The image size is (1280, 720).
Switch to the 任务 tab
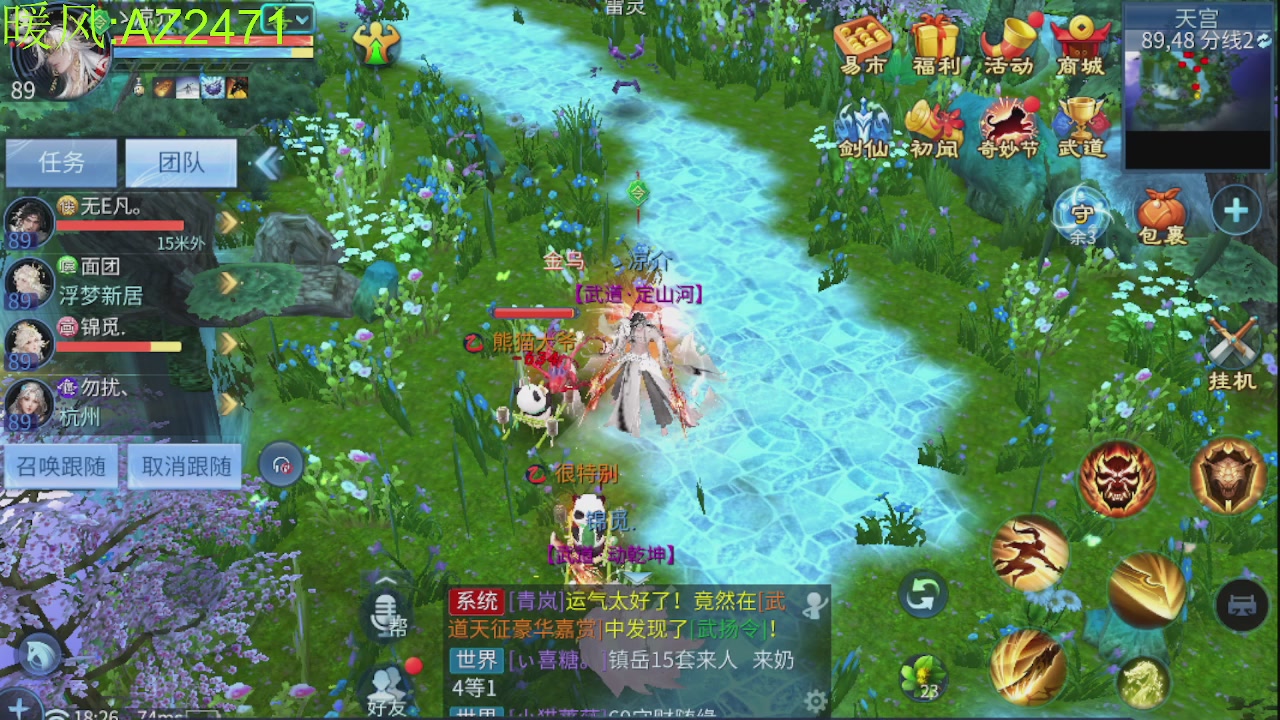point(60,163)
